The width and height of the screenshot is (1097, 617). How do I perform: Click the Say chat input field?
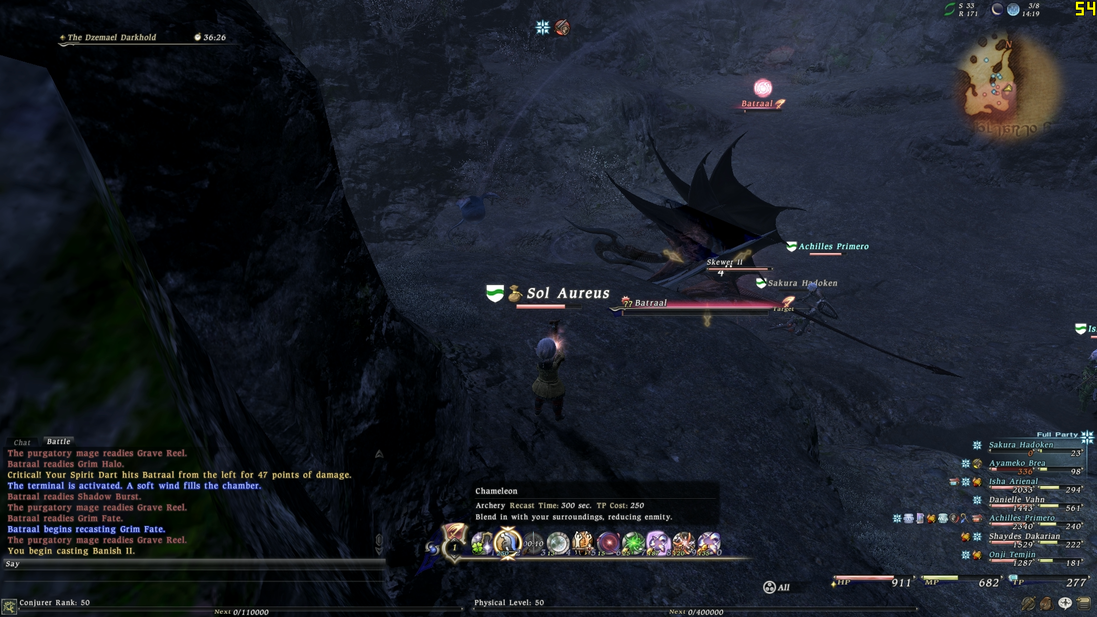pos(190,564)
